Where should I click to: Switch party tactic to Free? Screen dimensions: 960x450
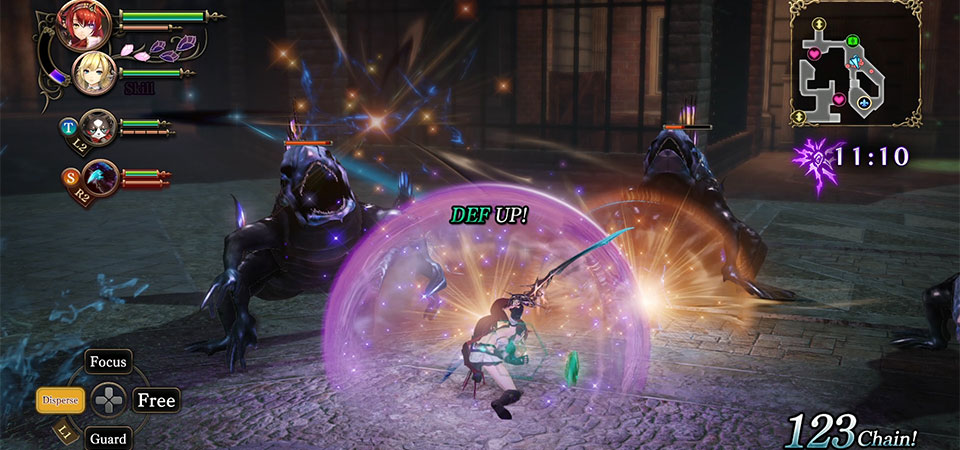click(156, 400)
